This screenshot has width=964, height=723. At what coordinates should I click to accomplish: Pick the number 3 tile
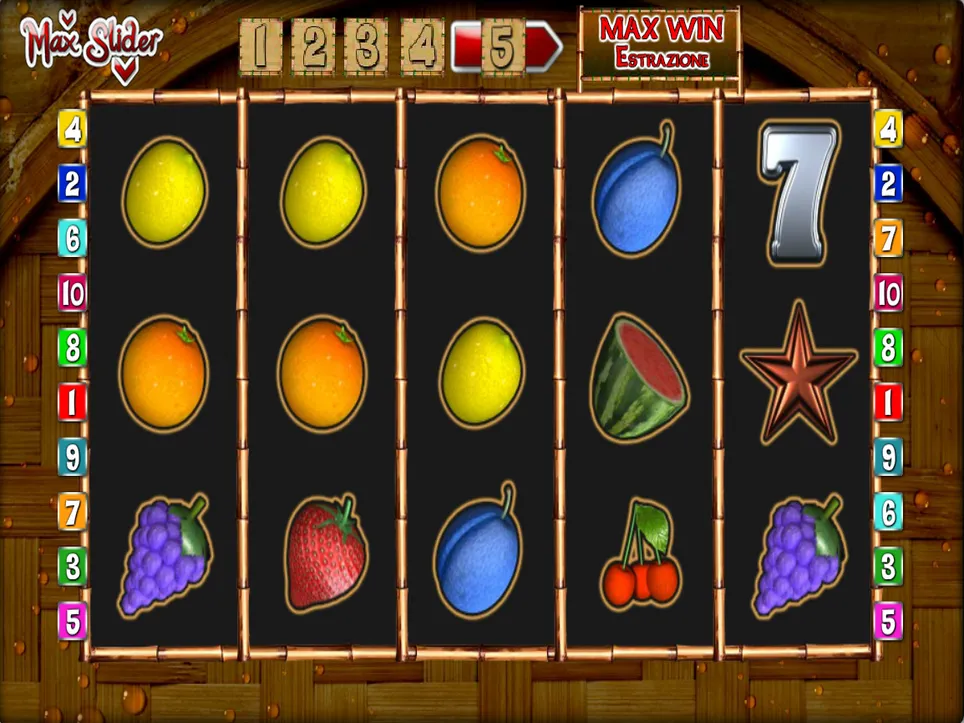tap(367, 47)
